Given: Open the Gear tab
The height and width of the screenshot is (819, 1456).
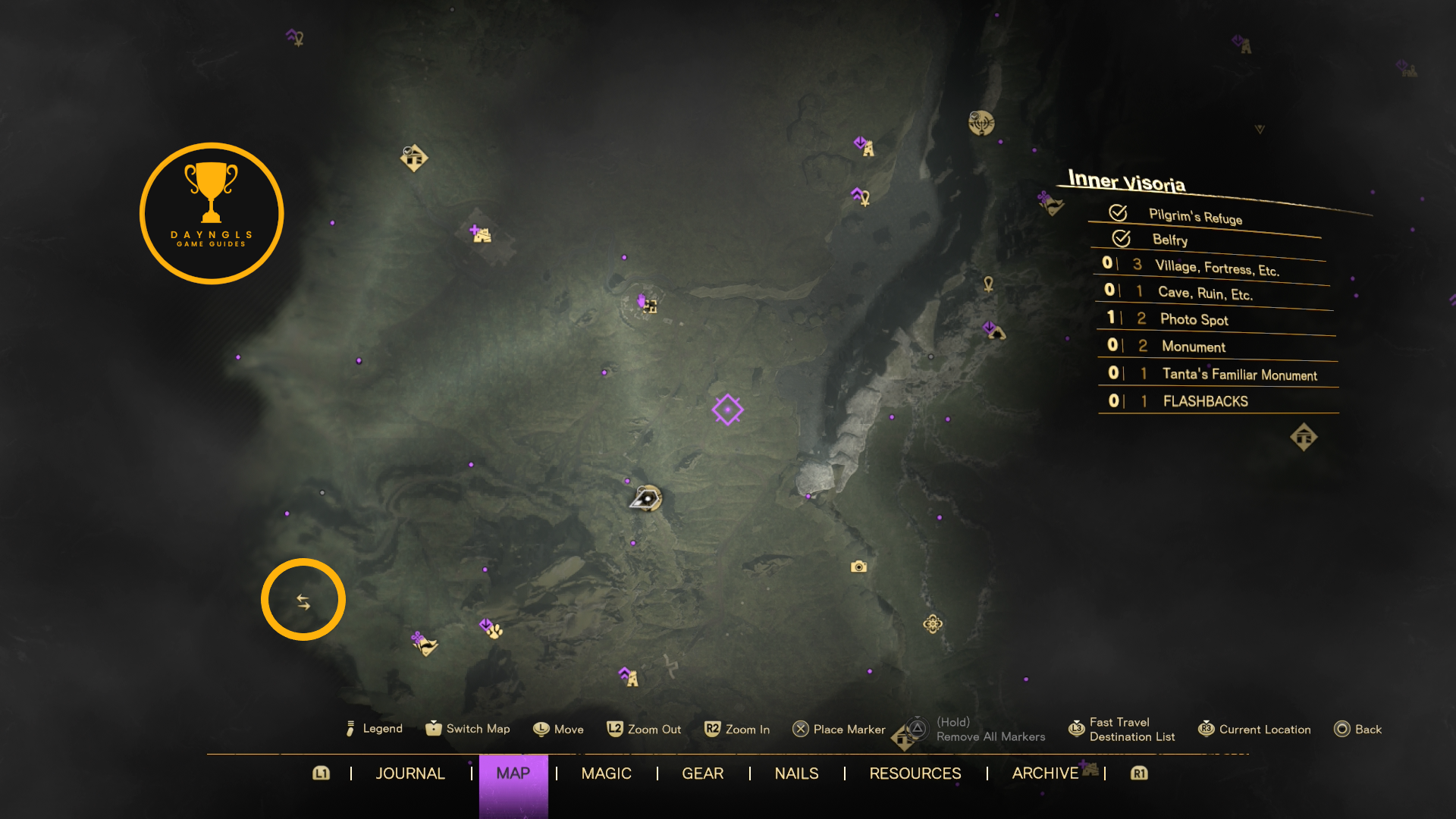Looking at the screenshot, I should tap(702, 773).
